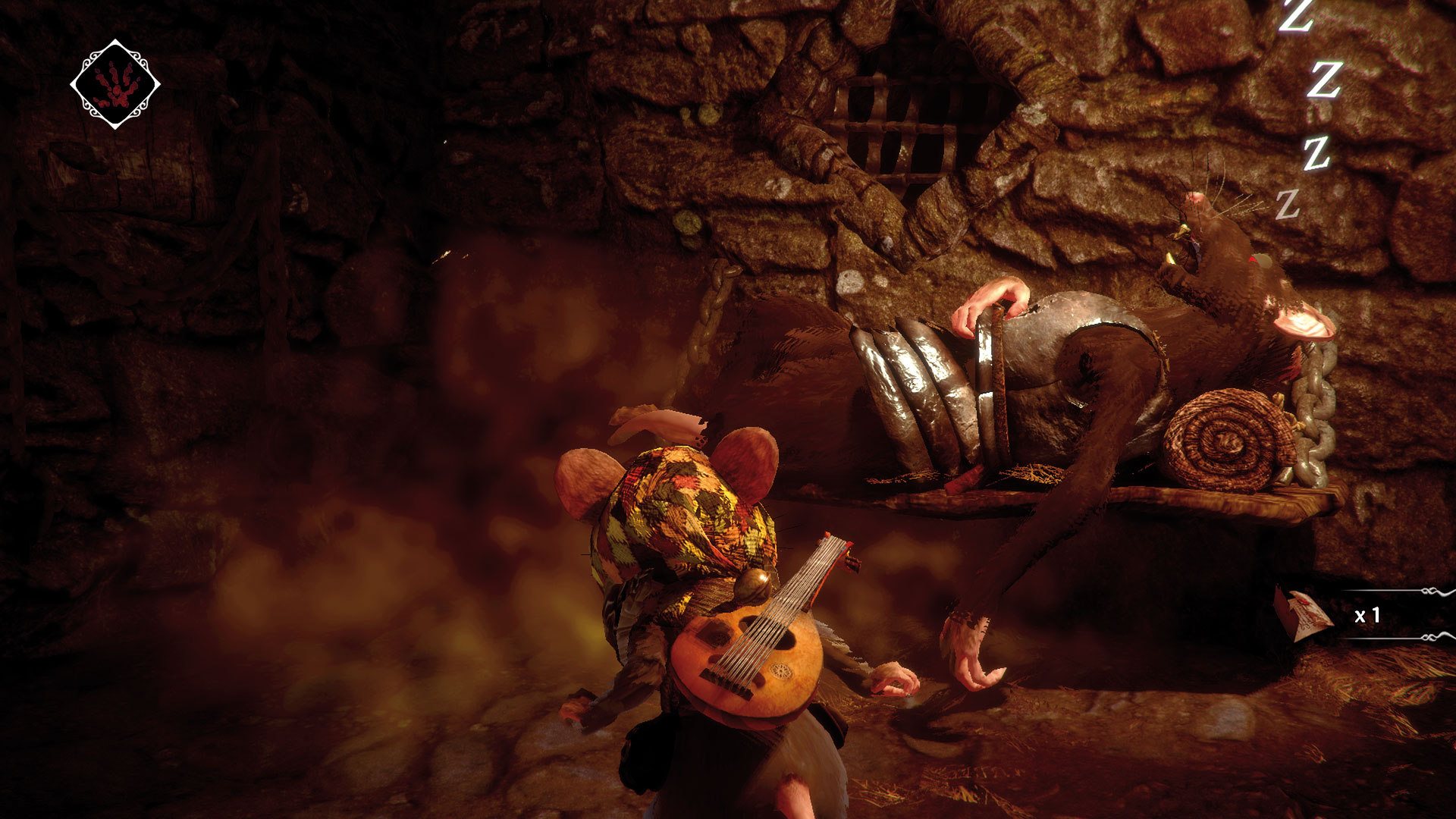Select the folded letter item icon
Viewport: 1456px width, 819px height.
[x=1304, y=615]
